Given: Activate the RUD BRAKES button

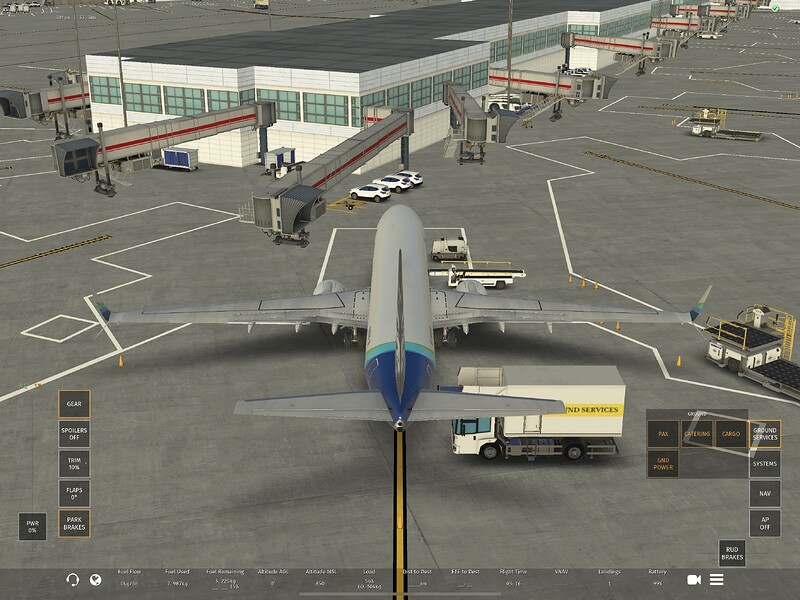Looking at the screenshot, I should 733,554.
